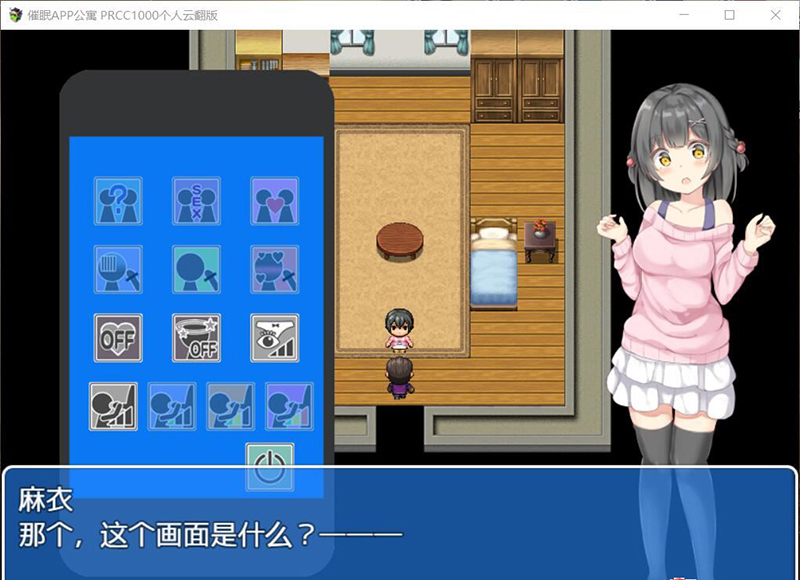Viewport: 800px width, 580px height.
Task: Close the game window
Action: pyautogui.click(x=776, y=15)
